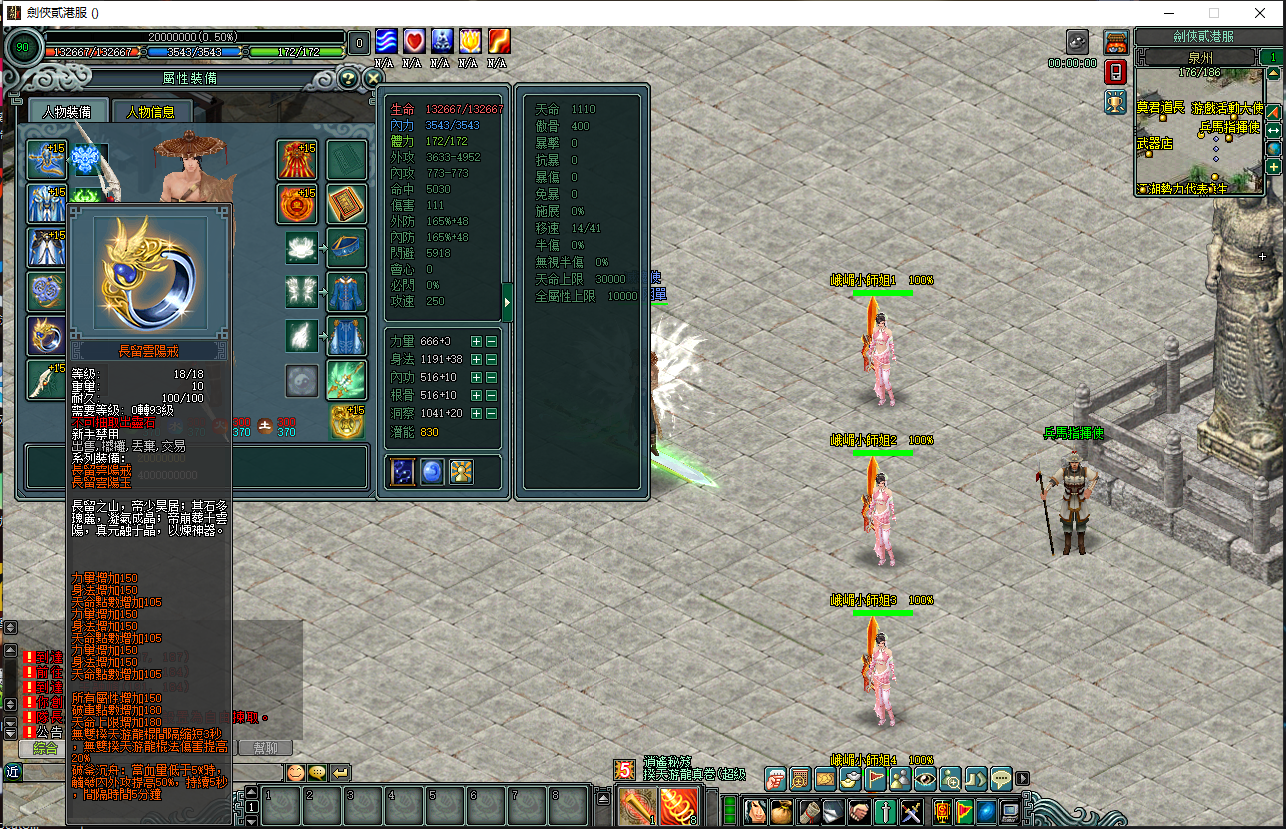Select the 人物裝備 tab

pos(67,112)
